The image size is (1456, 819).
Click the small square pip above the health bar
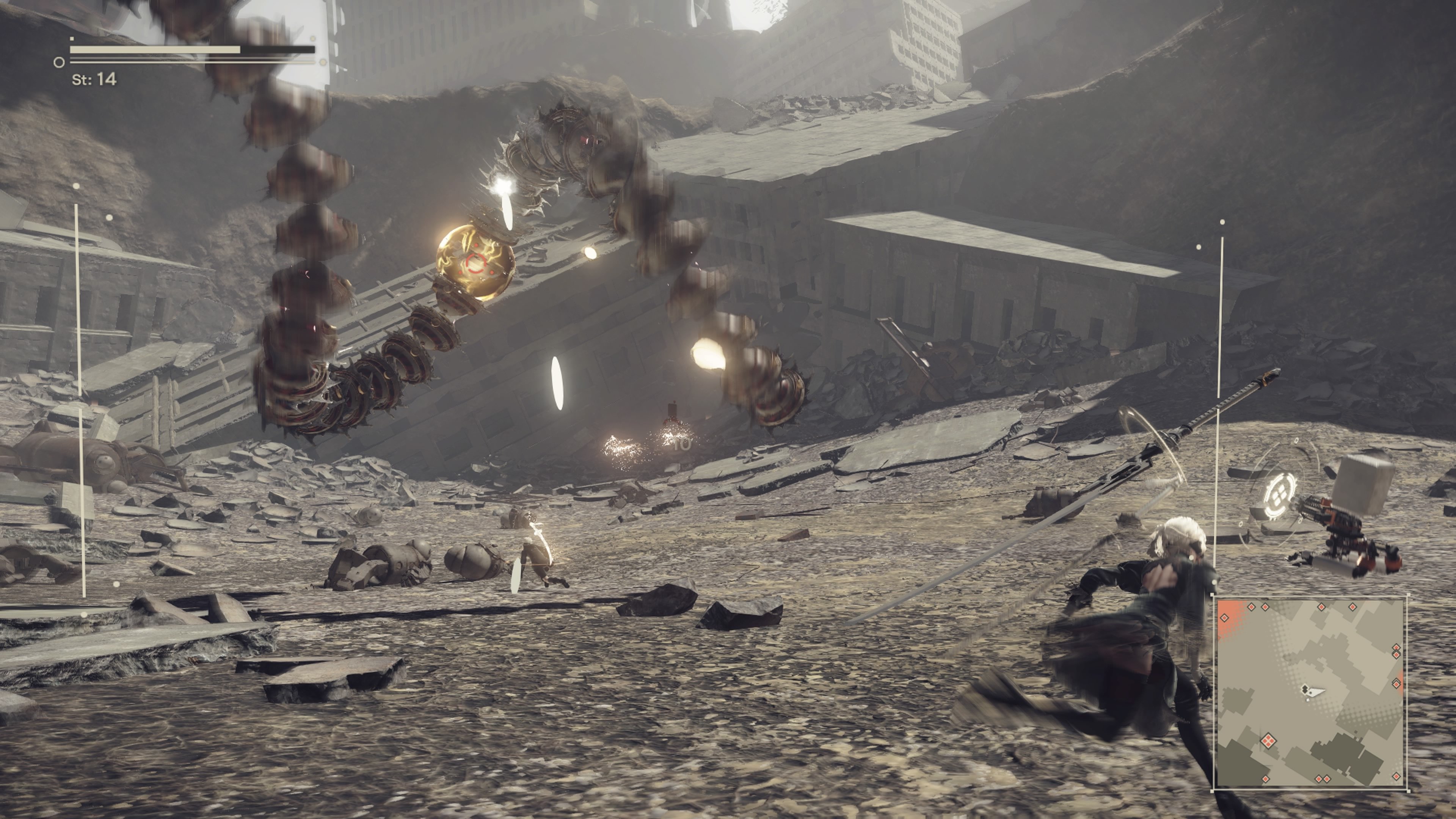tap(72, 39)
